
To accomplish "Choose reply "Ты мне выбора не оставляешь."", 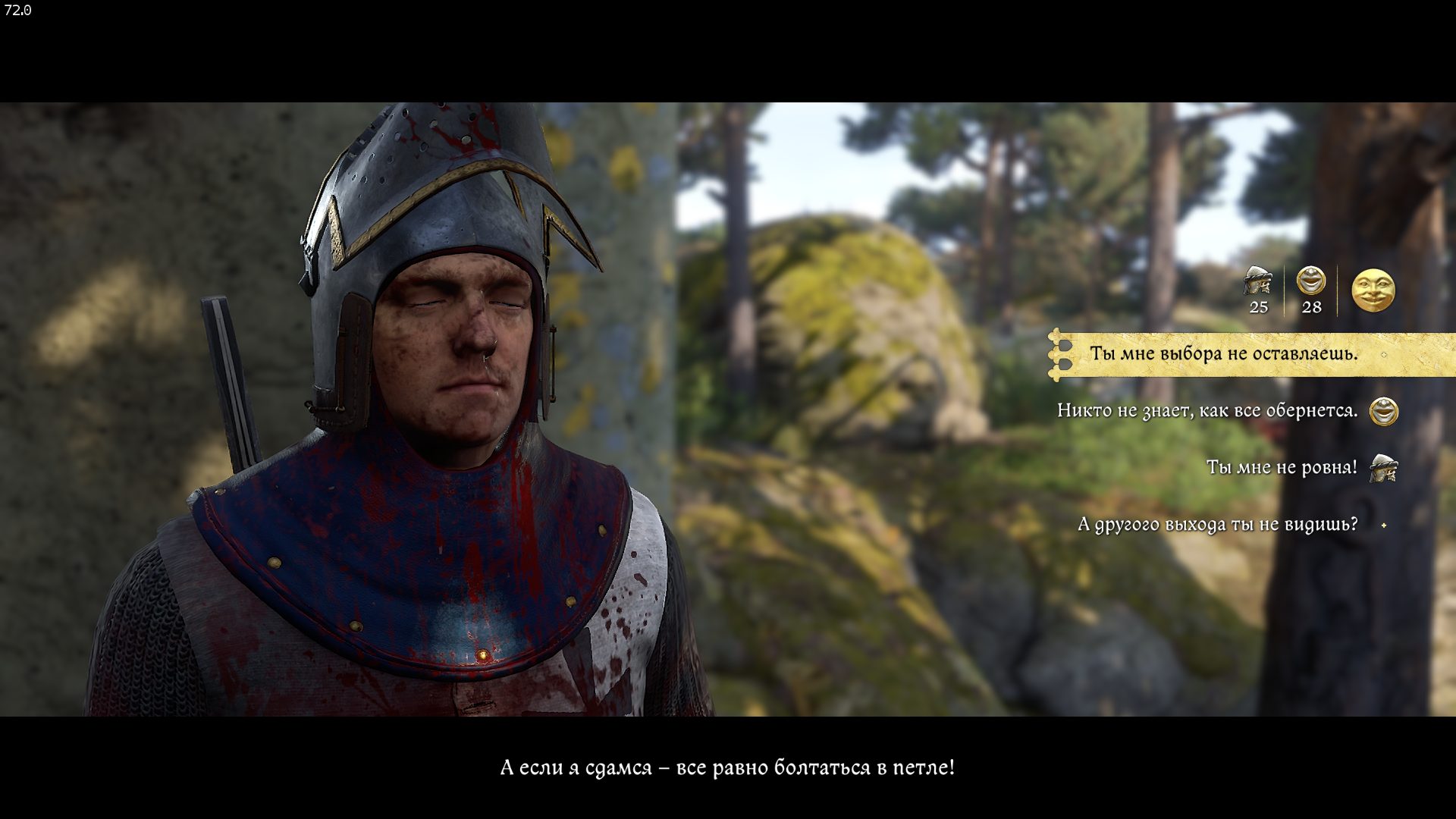I will [x=1223, y=354].
